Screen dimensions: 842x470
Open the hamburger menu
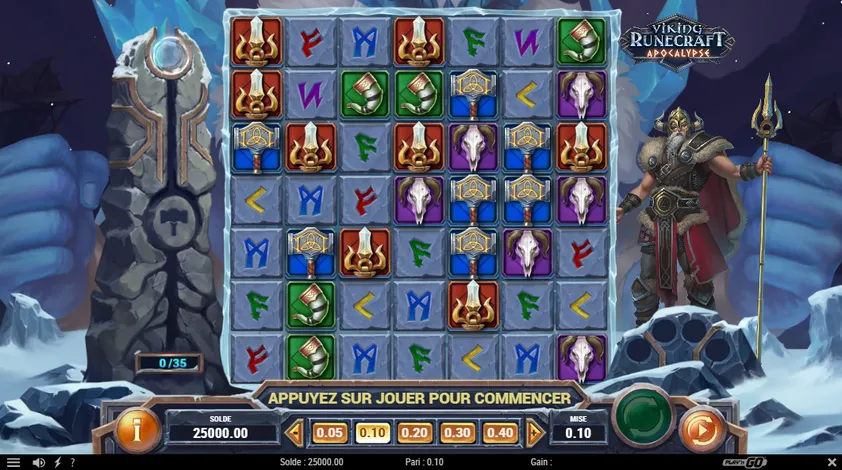(13, 462)
